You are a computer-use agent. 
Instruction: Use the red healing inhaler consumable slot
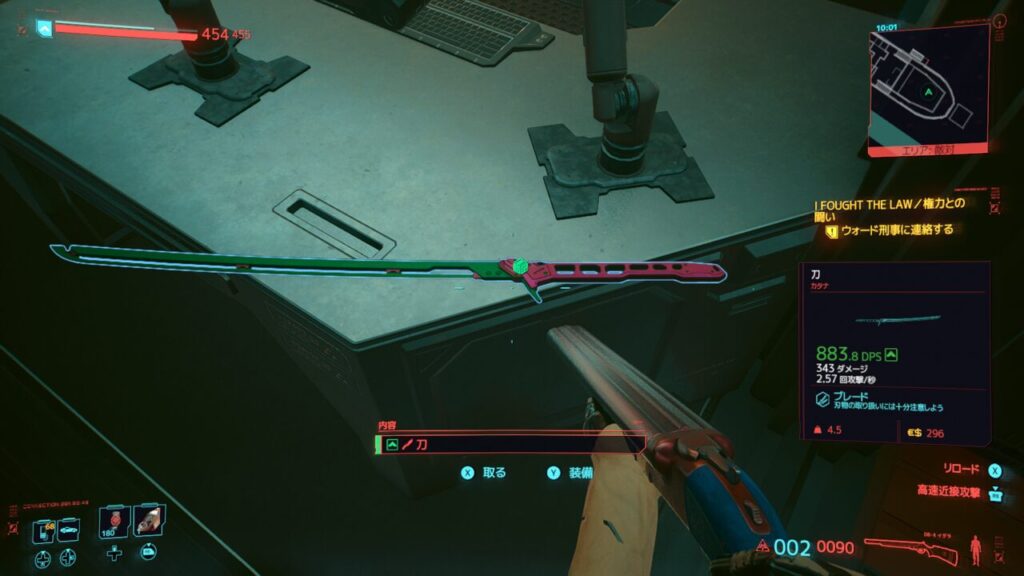click(x=115, y=522)
